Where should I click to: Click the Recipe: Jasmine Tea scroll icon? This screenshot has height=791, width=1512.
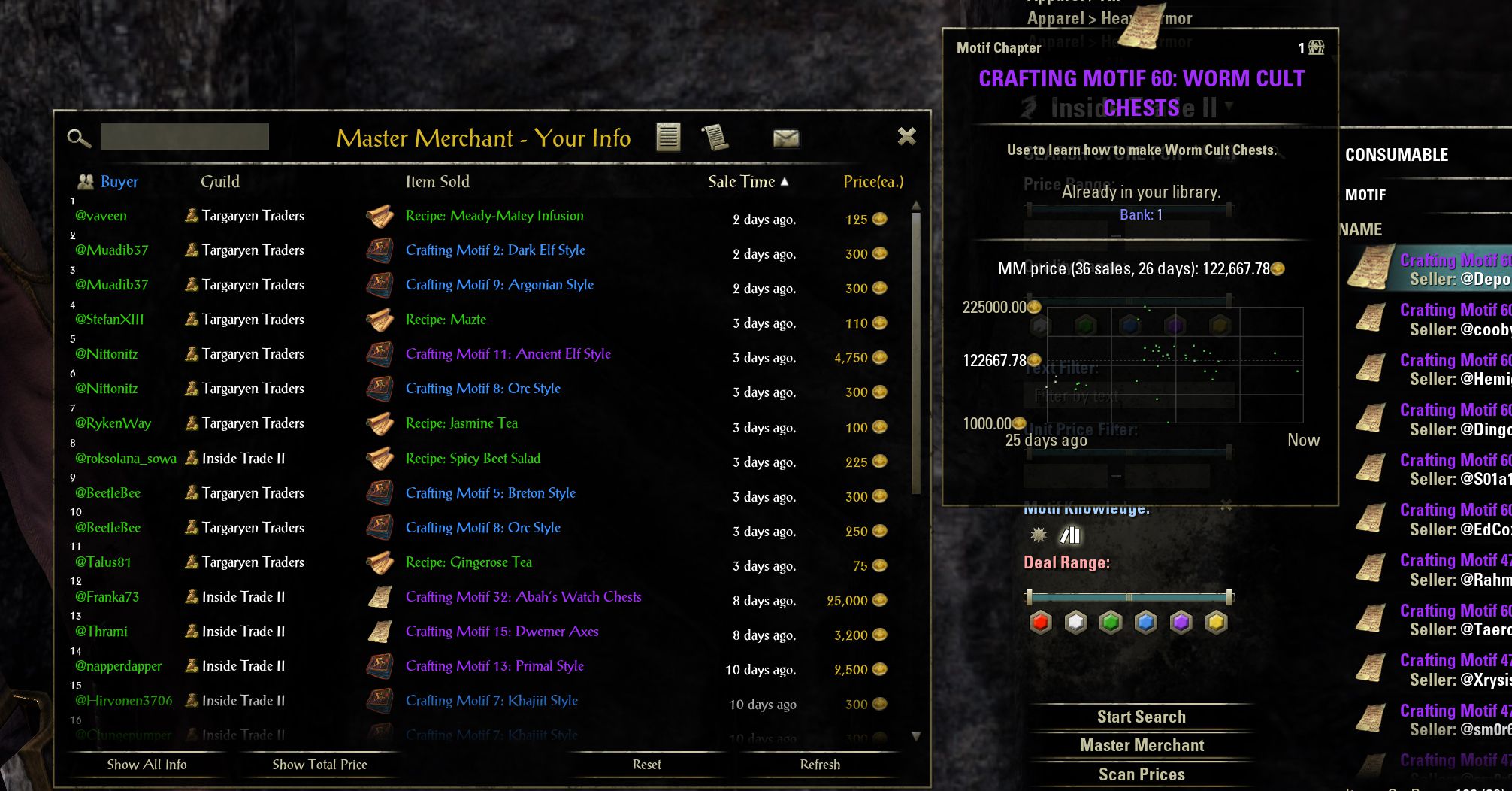tap(380, 423)
